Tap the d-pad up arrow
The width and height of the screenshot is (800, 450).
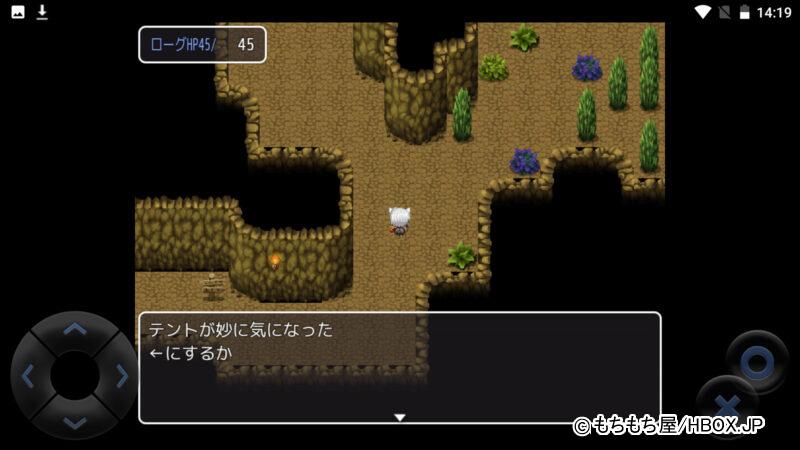75,329
